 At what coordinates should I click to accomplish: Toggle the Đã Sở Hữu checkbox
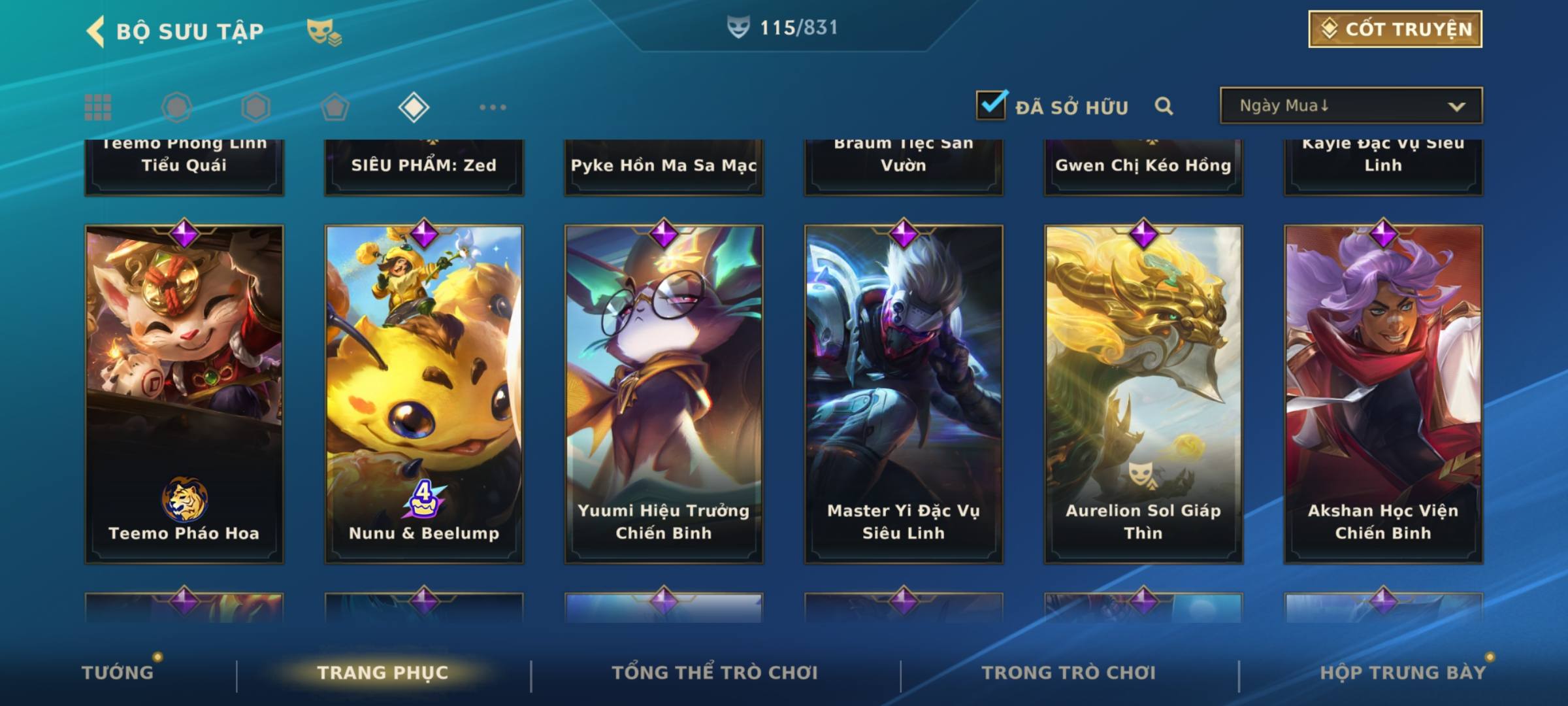click(991, 105)
